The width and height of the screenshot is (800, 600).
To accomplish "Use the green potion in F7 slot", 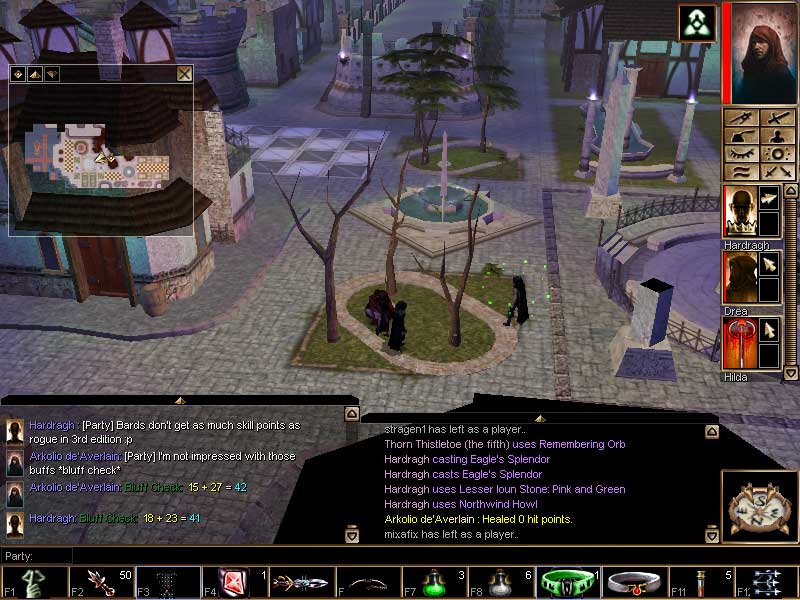I will pyautogui.click(x=436, y=581).
